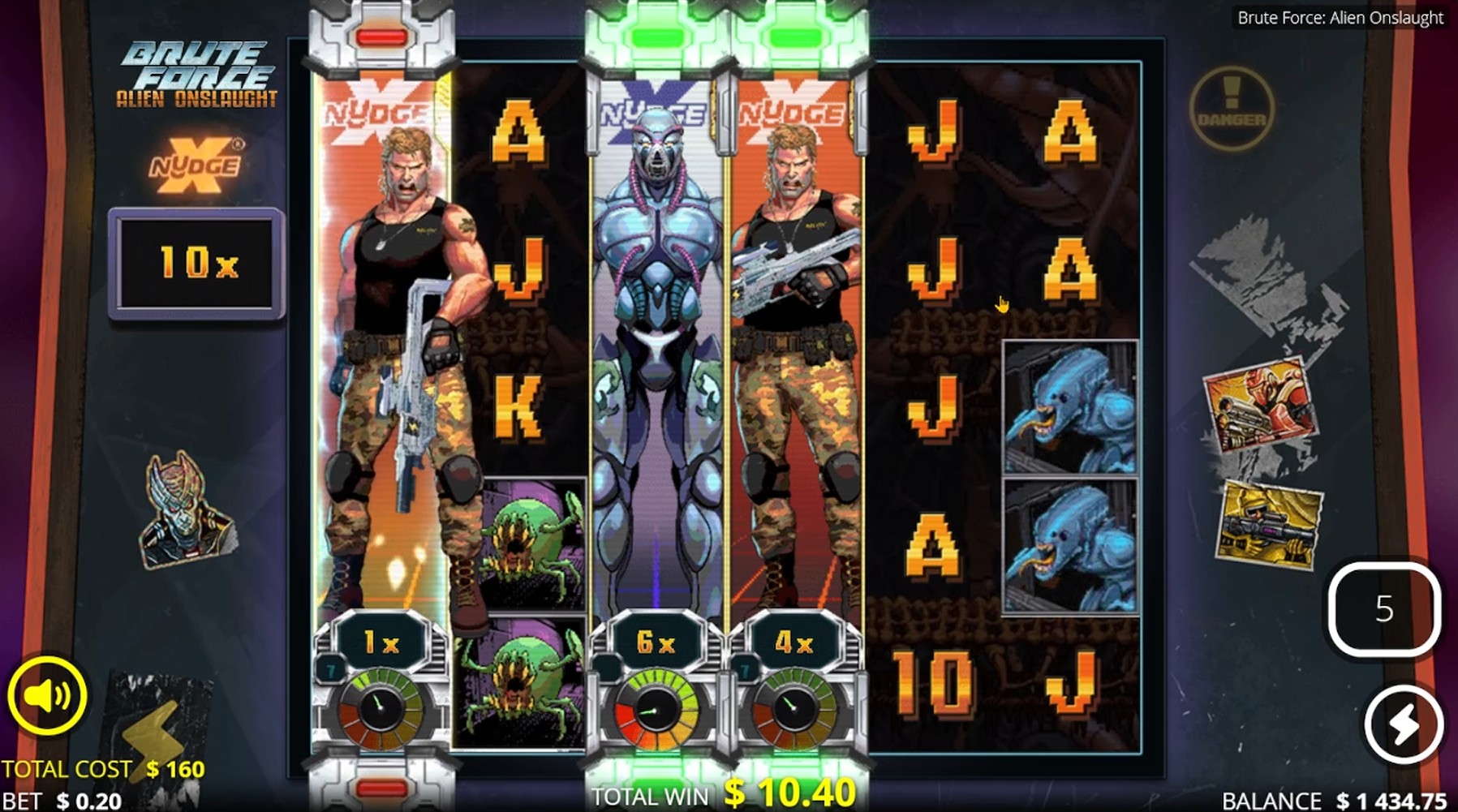
Task: Select the NUDGE X banner on the leftmost reel
Action: click(x=381, y=110)
